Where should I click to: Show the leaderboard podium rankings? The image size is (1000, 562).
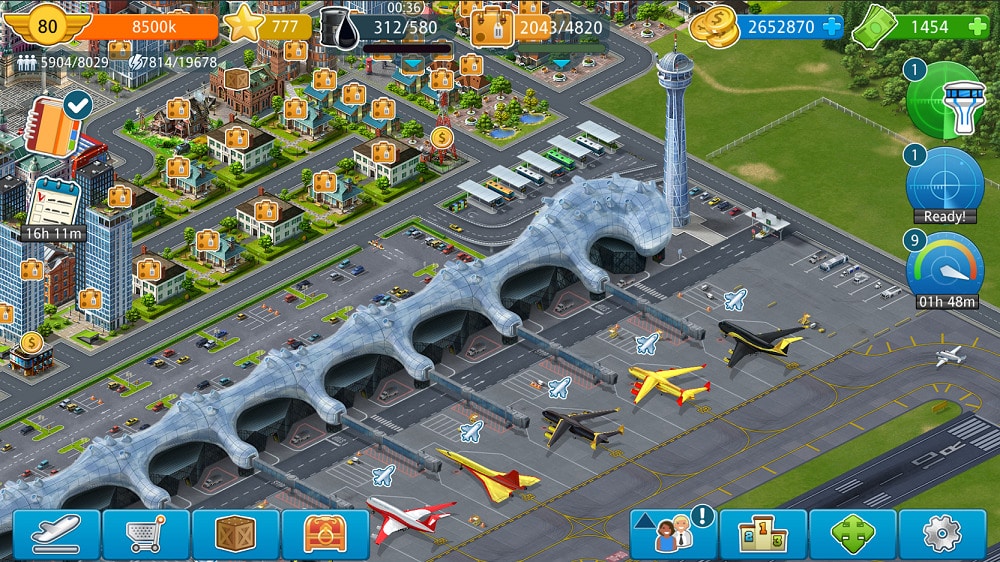763,535
